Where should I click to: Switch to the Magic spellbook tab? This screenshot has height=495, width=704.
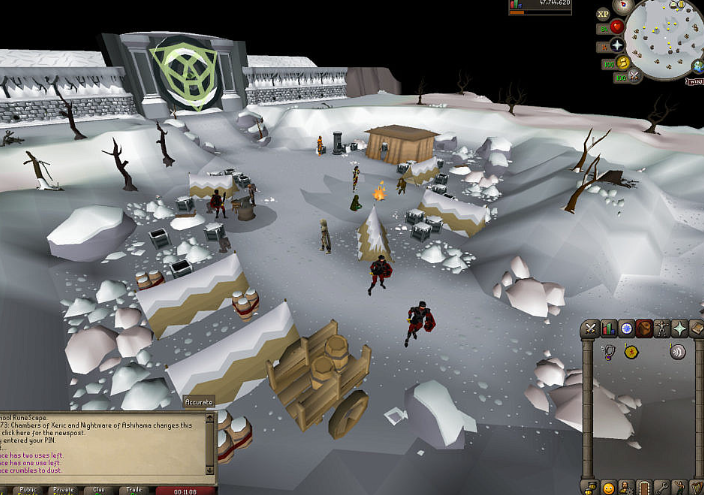tap(697, 327)
